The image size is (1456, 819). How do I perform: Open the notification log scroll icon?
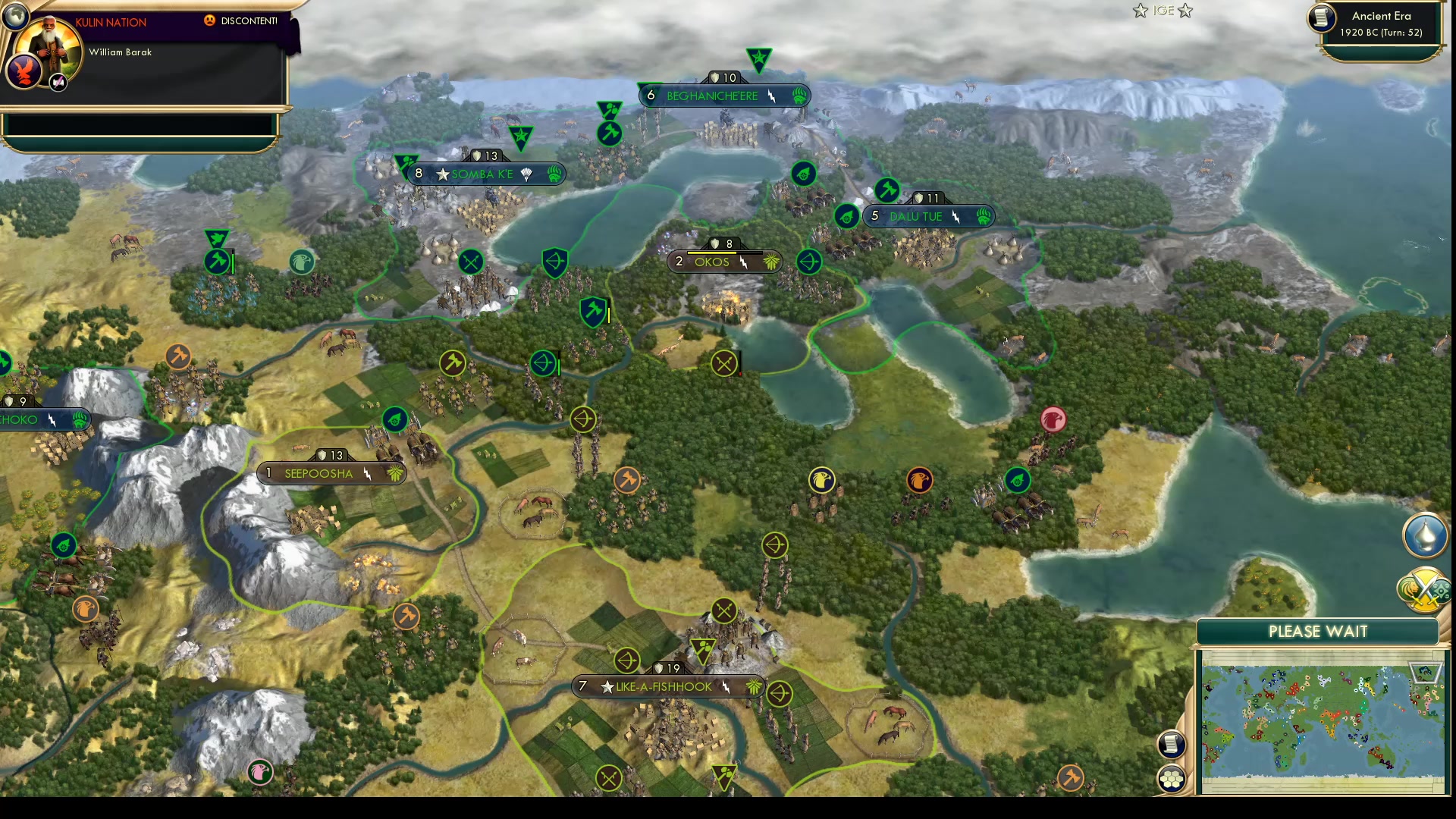pos(1170,745)
